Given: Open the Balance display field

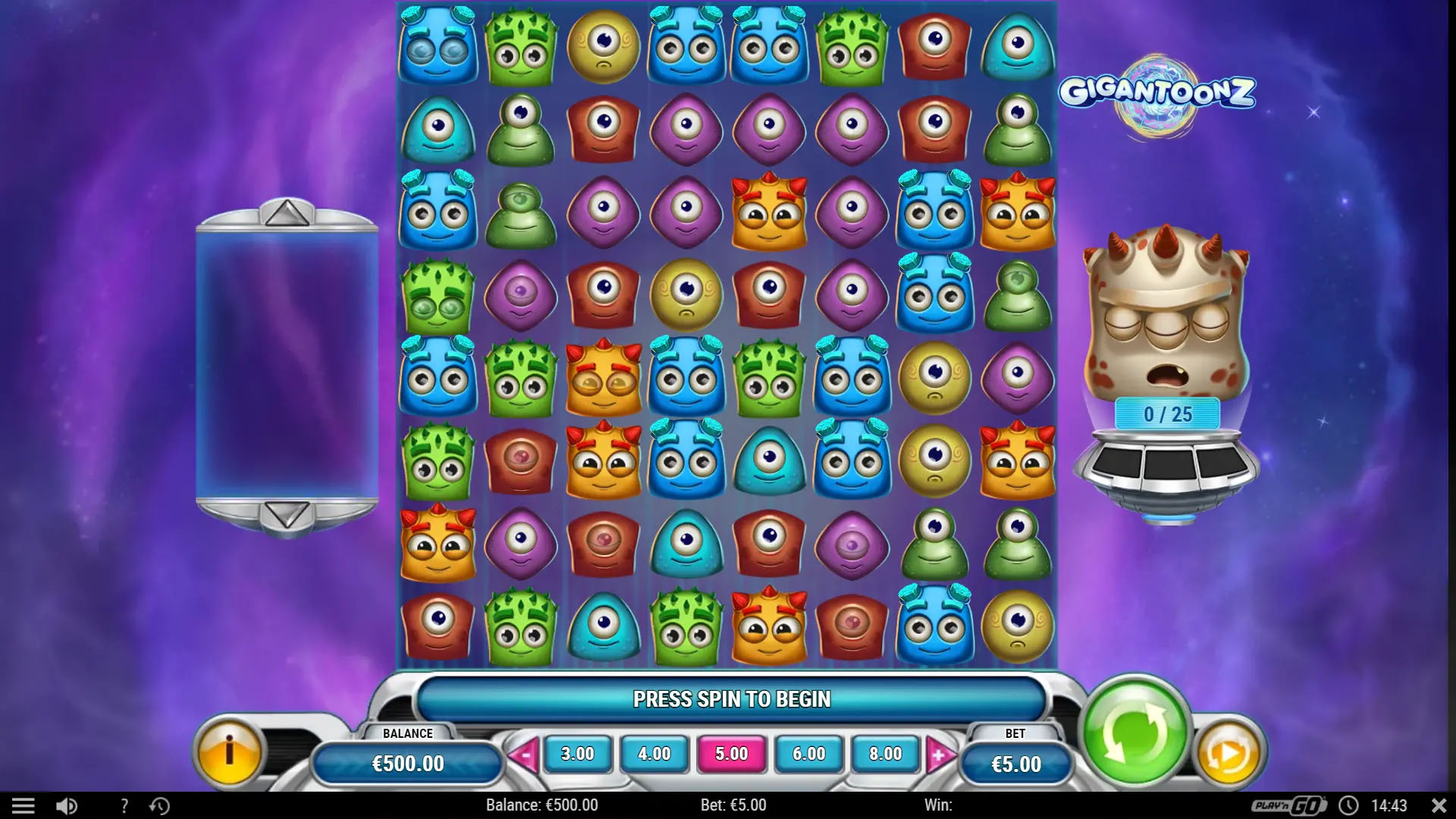Looking at the screenshot, I should 407,764.
